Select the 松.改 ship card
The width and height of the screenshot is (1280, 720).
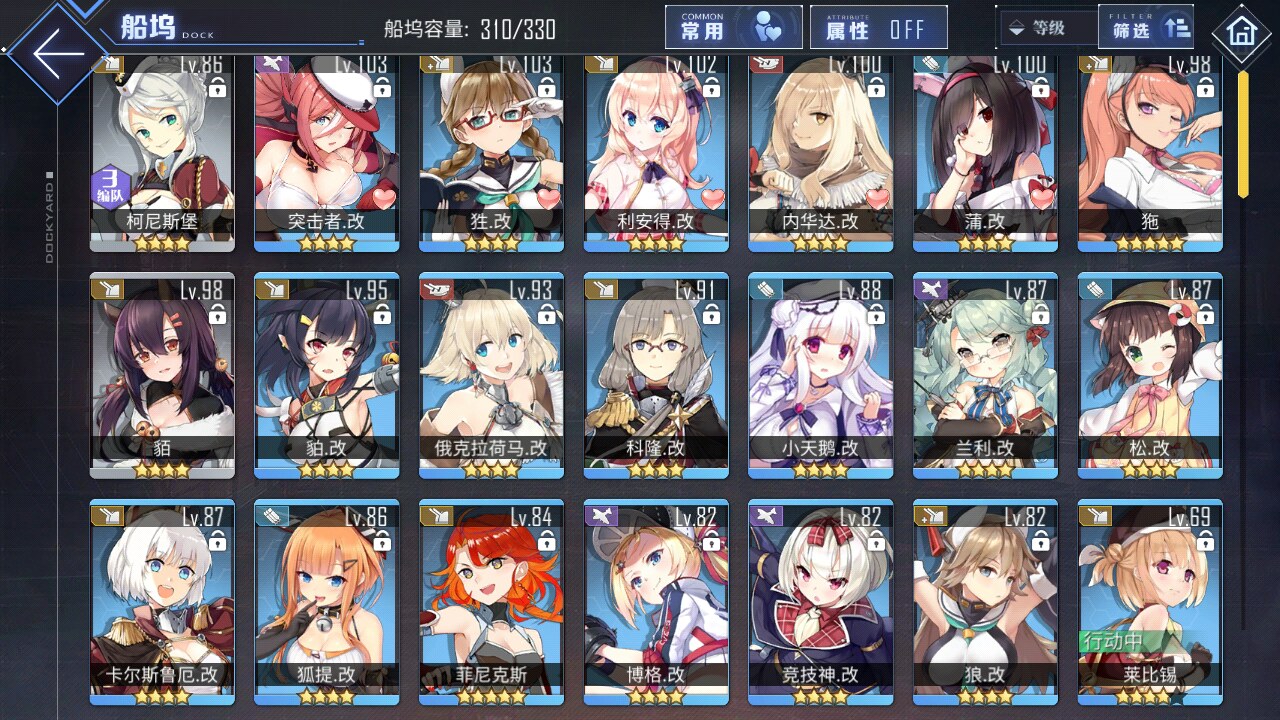tap(1150, 375)
